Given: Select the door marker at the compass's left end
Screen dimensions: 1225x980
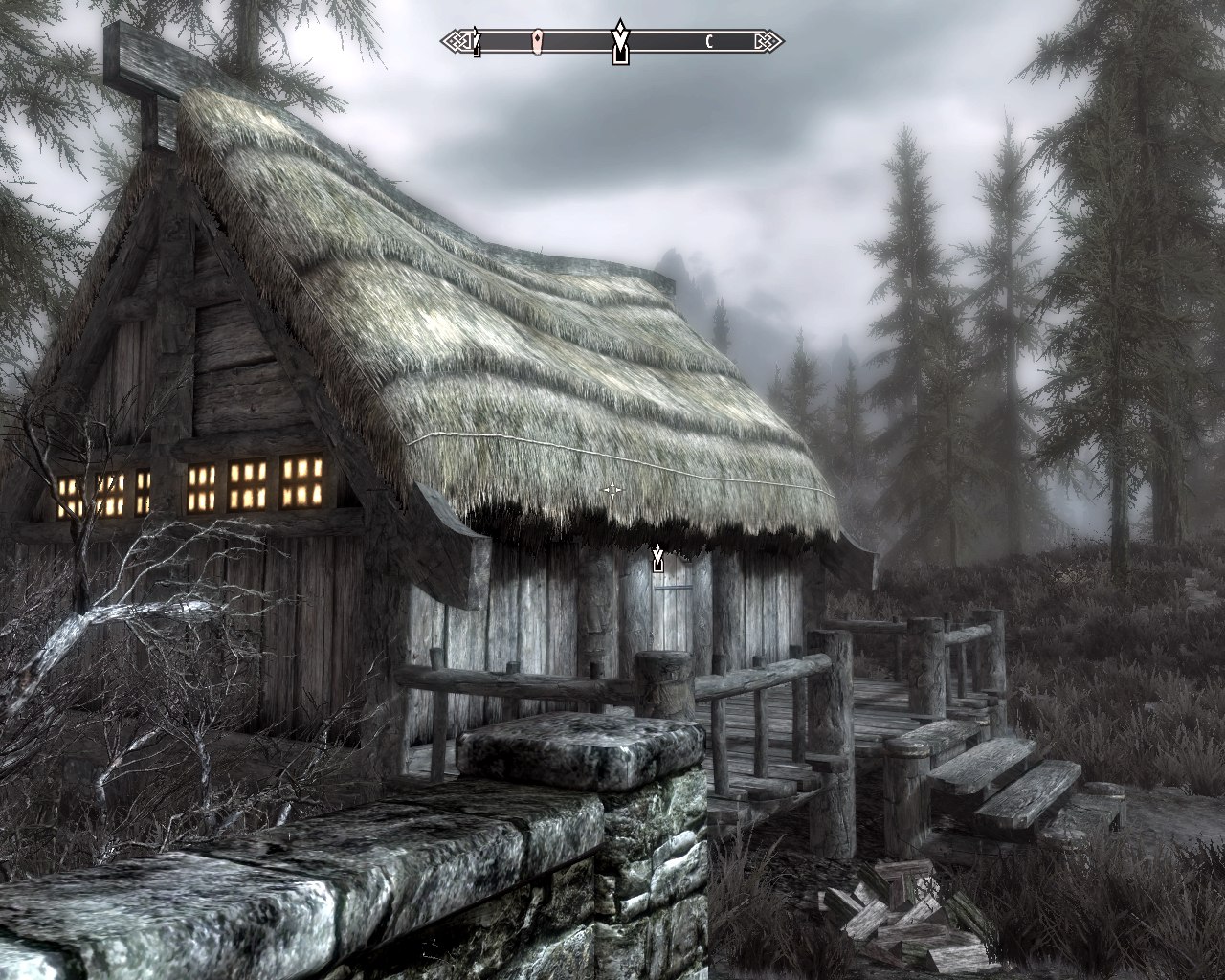Looking at the screenshot, I should point(476,42).
